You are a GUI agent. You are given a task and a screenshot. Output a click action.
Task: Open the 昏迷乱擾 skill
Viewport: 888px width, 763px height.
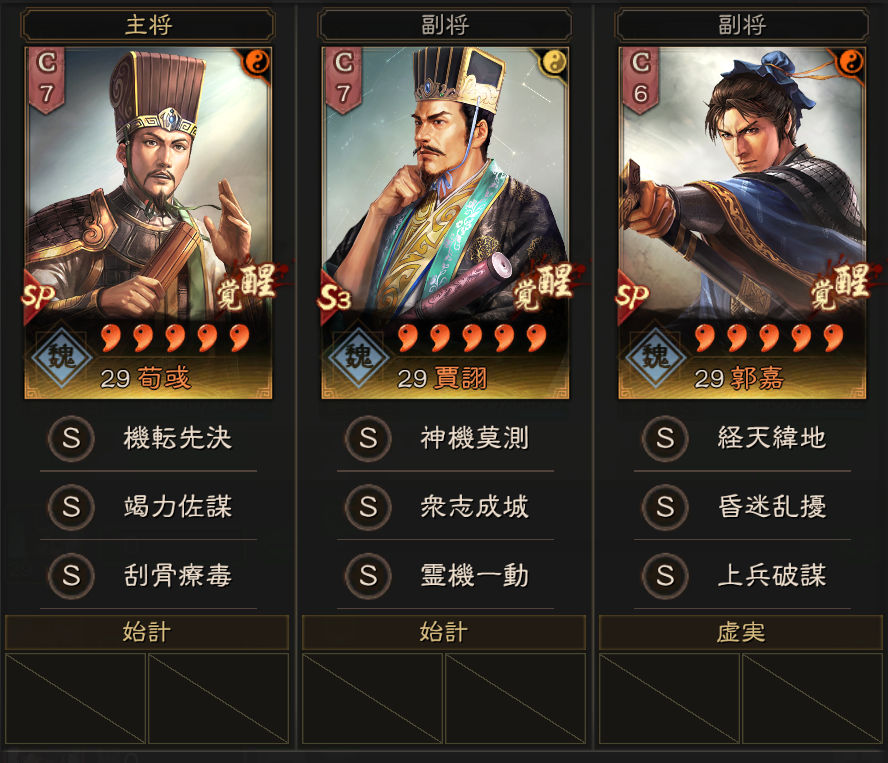742,507
